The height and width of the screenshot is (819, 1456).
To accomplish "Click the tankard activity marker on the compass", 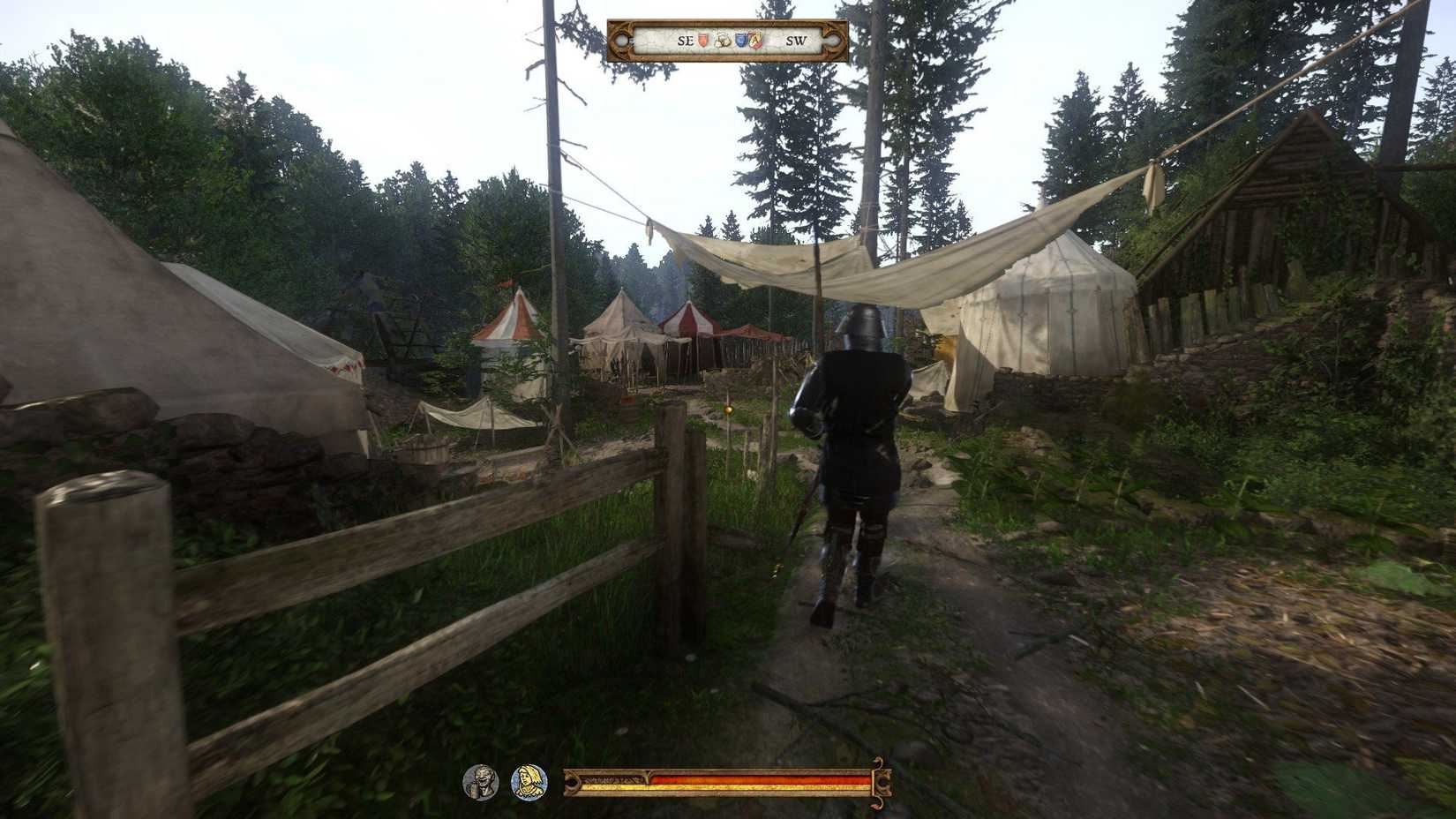I will [724, 40].
